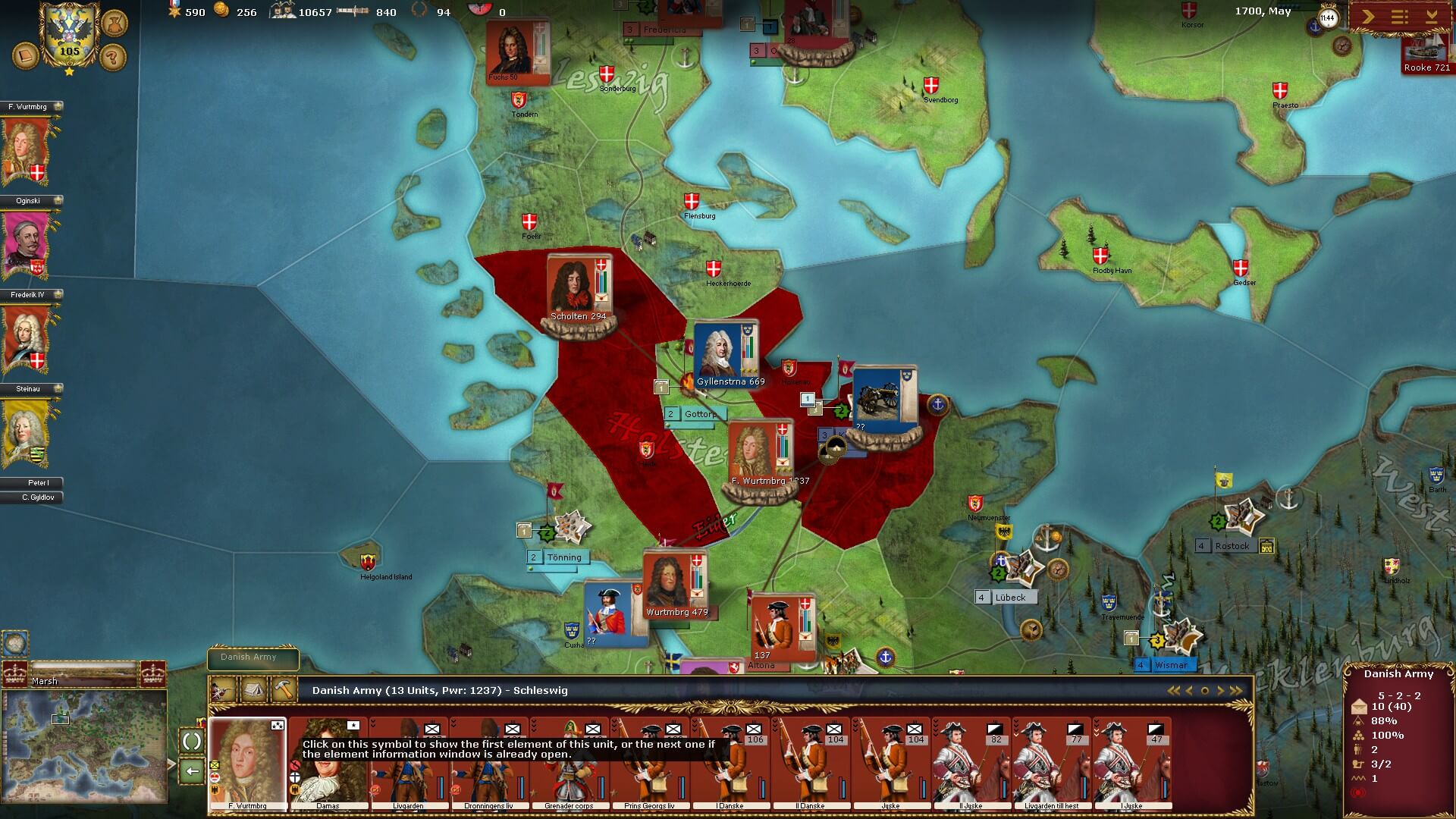Click the hammer icon in army panel
1456x819 pixels.
[284, 690]
